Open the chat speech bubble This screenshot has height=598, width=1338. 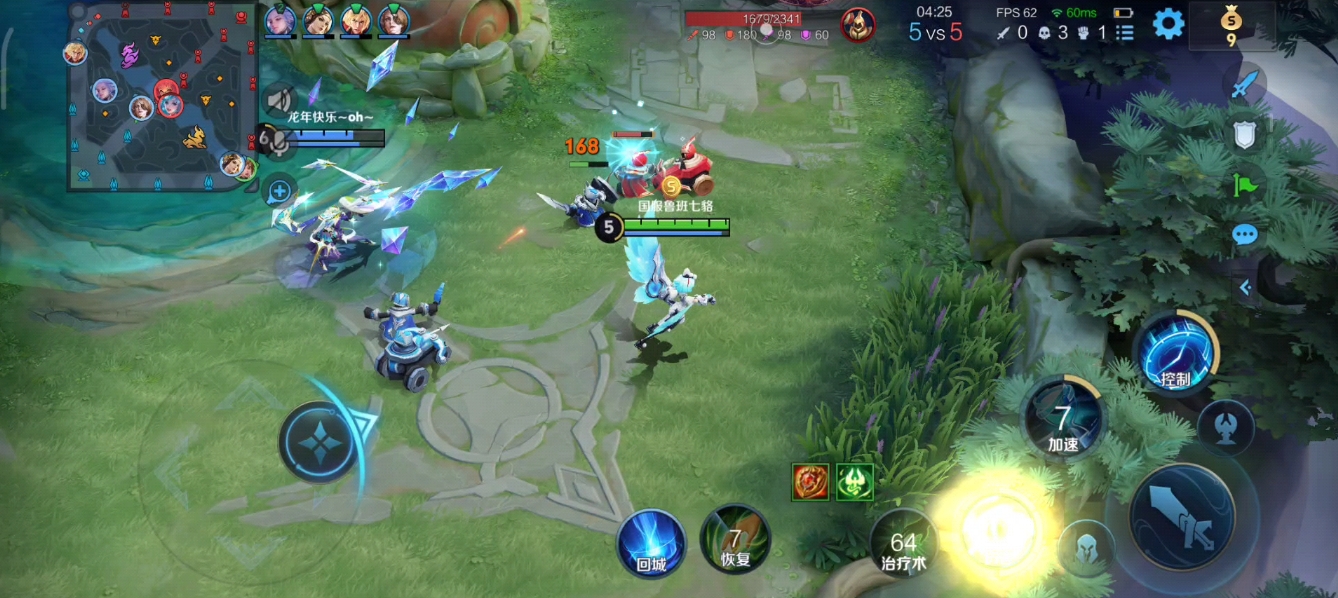click(1244, 235)
